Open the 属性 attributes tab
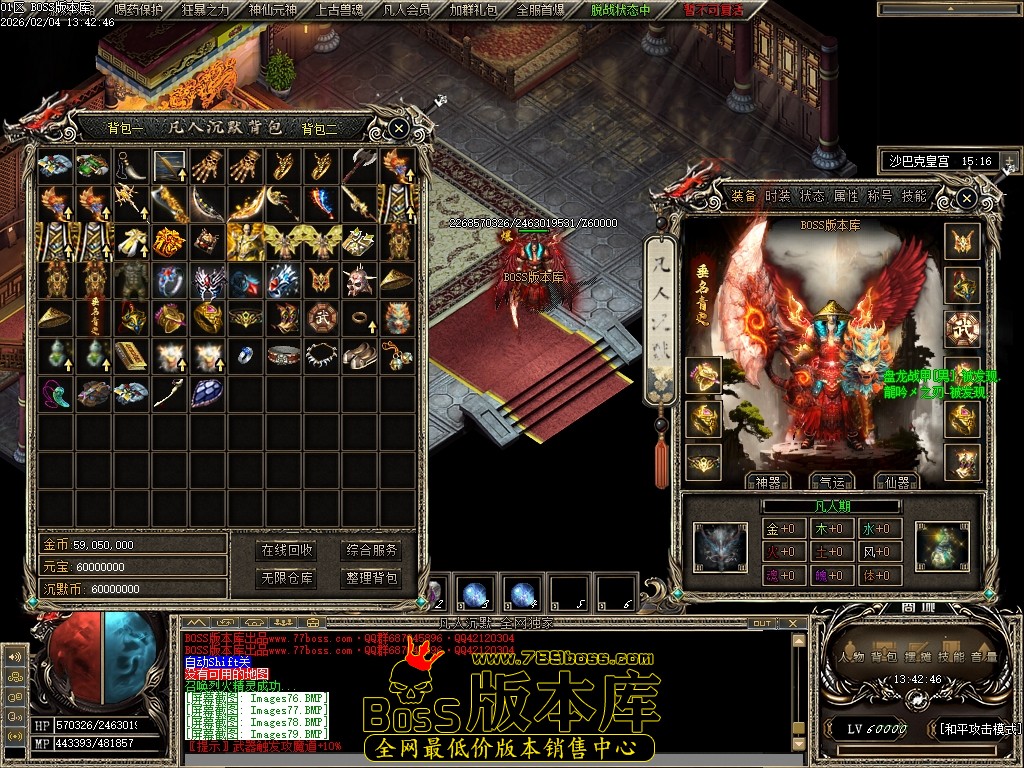Screen dimensions: 1024x768 tap(846, 196)
